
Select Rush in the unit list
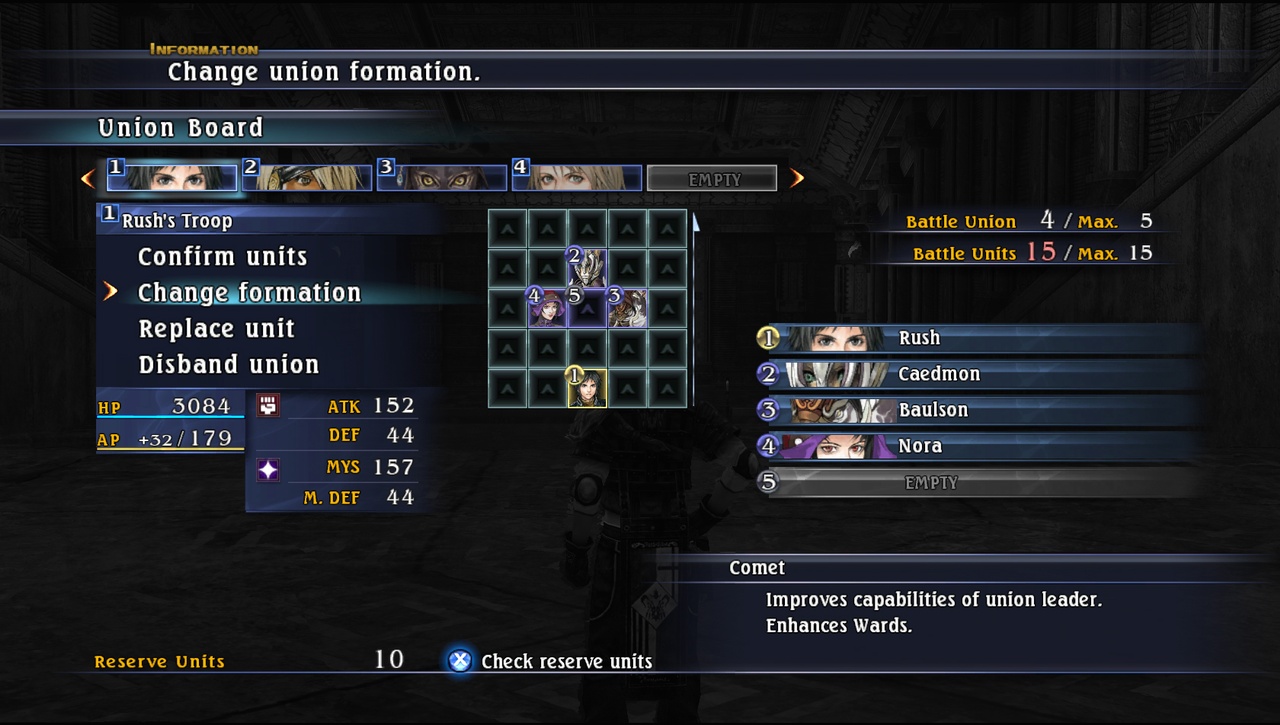pos(918,338)
